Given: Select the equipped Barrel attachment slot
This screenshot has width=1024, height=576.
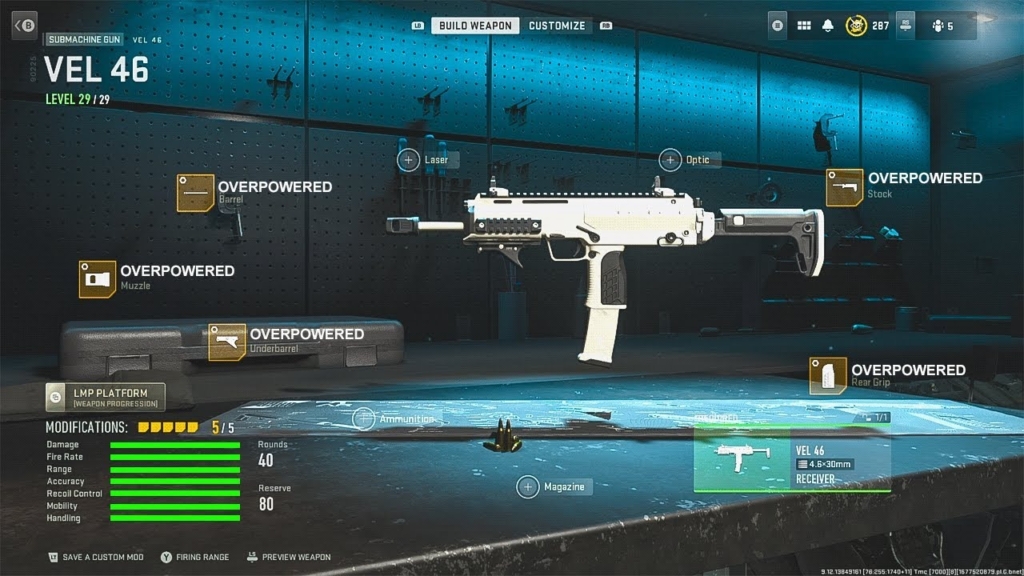Looking at the screenshot, I should click(196, 192).
